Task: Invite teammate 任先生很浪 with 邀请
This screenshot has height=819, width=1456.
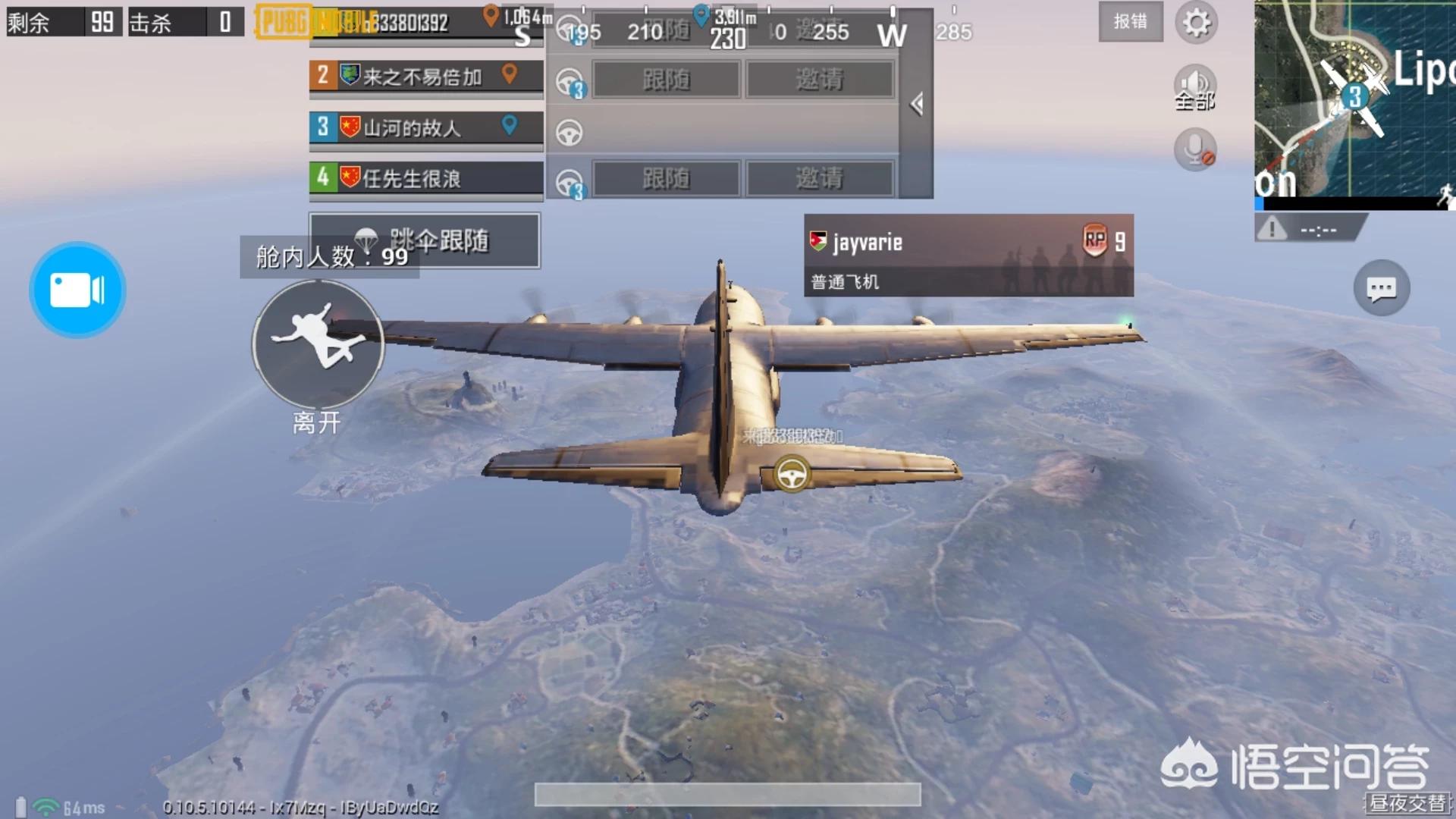Action: (x=819, y=179)
